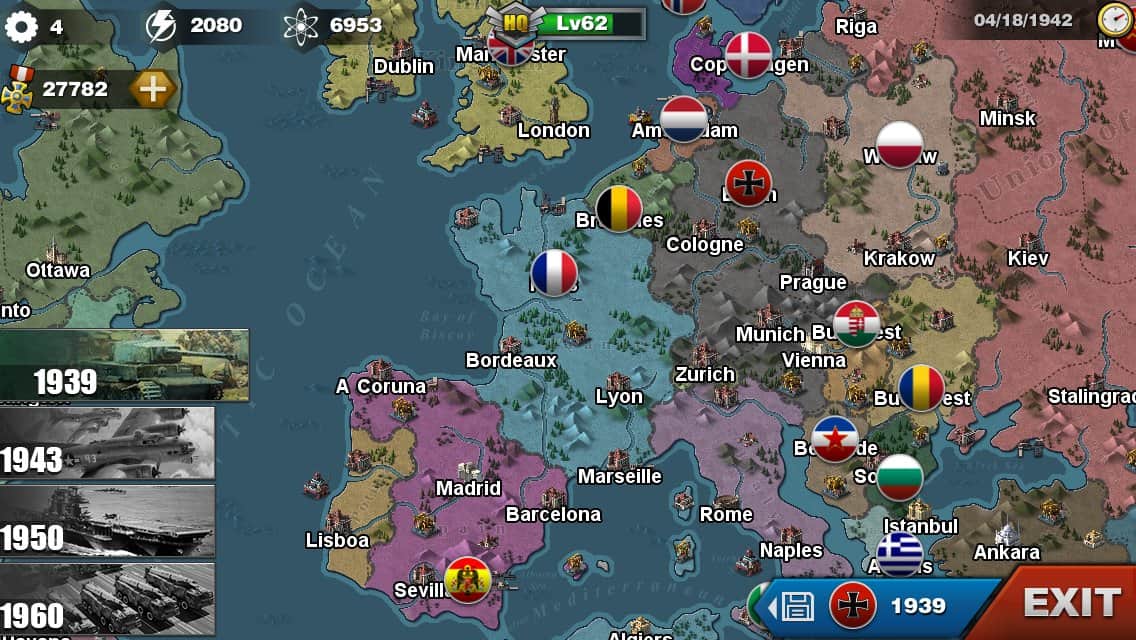Screen dimensions: 1136x640
Task: Pick Bulgaria's flag marker
Action: (899, 478)
